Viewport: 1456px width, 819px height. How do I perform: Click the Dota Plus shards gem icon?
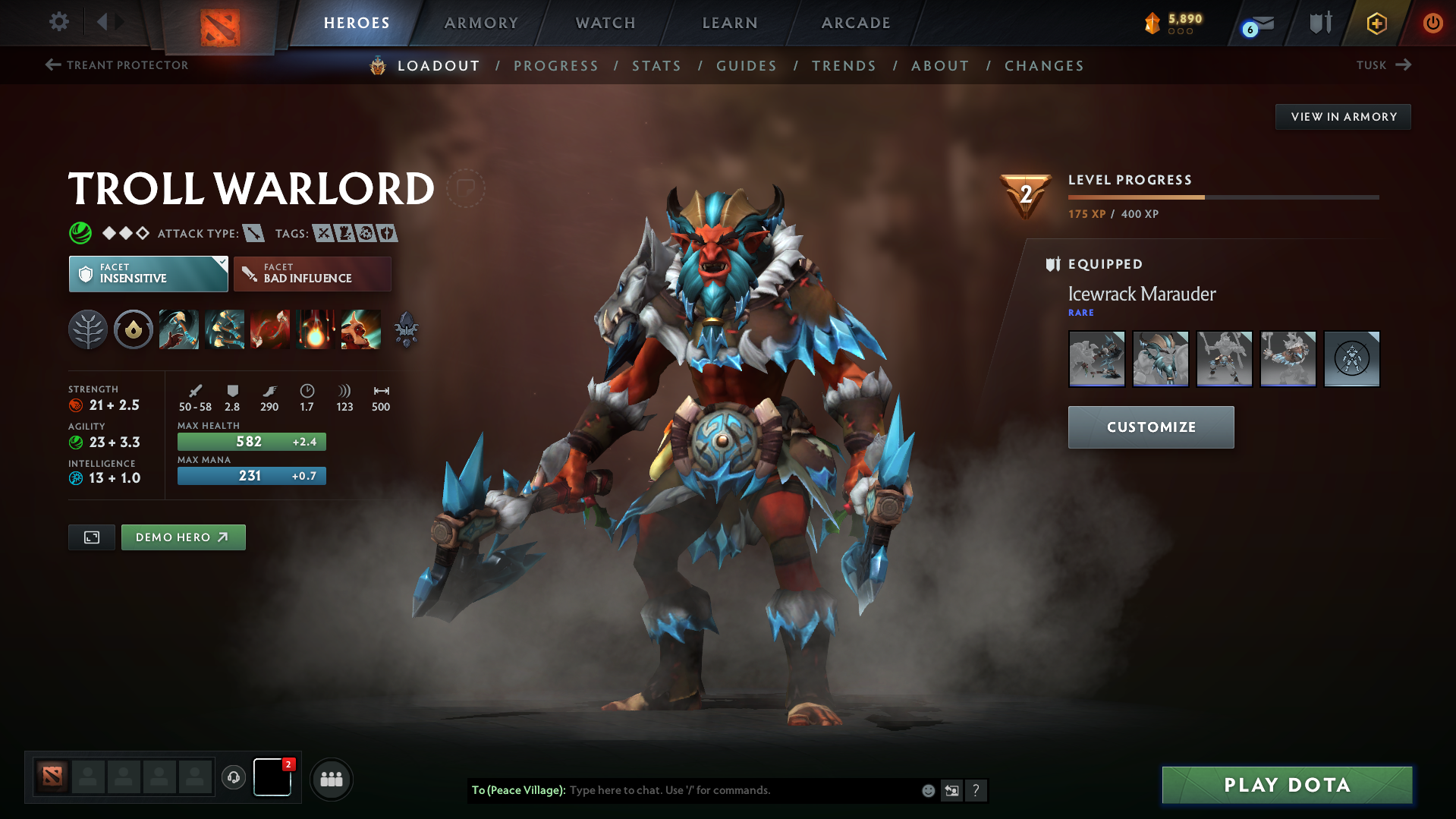coord(1153,23)
